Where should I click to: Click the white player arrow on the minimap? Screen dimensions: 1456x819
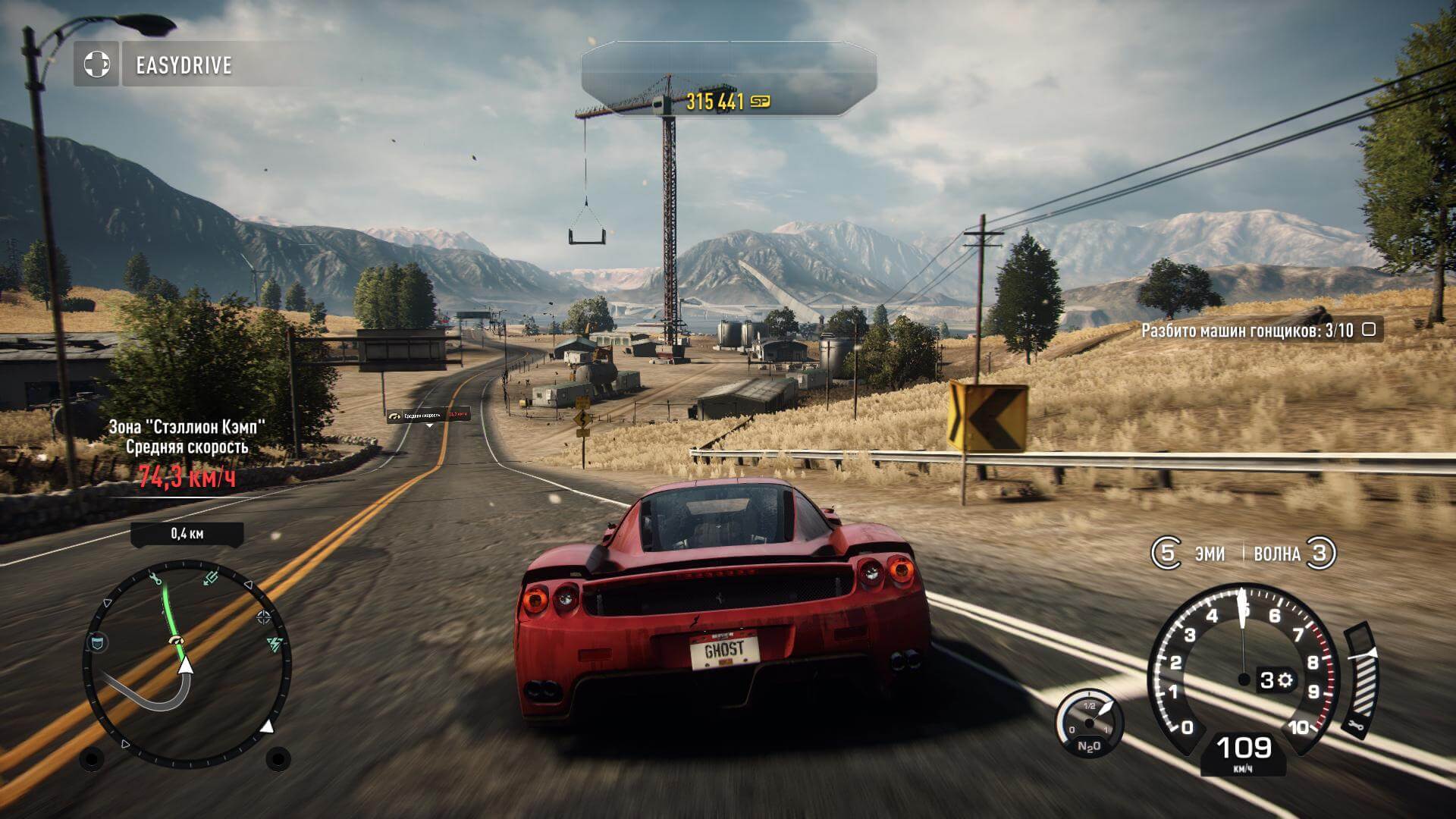coord(184,666)
